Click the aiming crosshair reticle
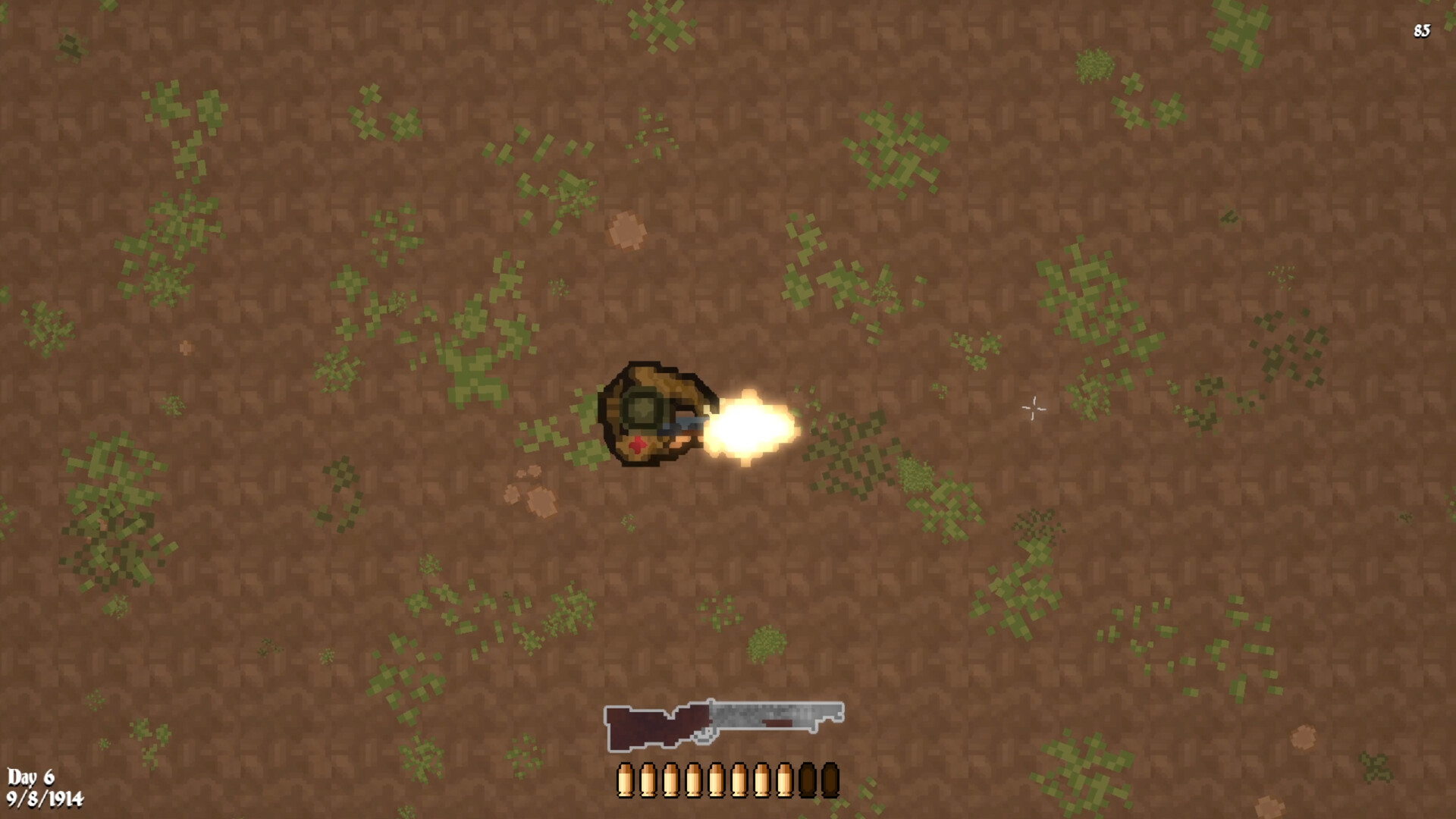This screenshot has width=1456, height=819. [x=1033, y=409]
